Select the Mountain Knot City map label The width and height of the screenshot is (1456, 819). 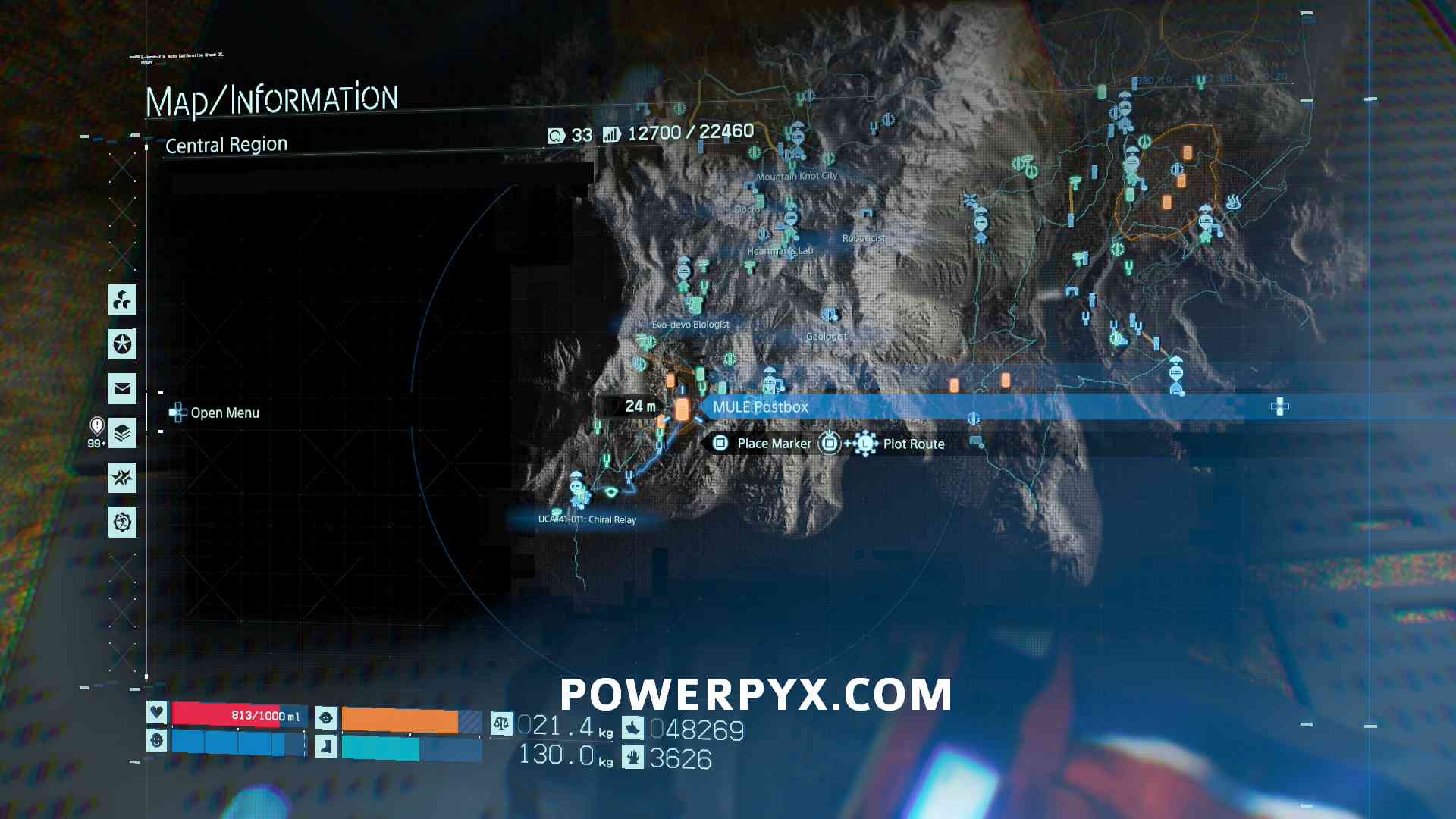pyautogui.click(x=796, y=176)
